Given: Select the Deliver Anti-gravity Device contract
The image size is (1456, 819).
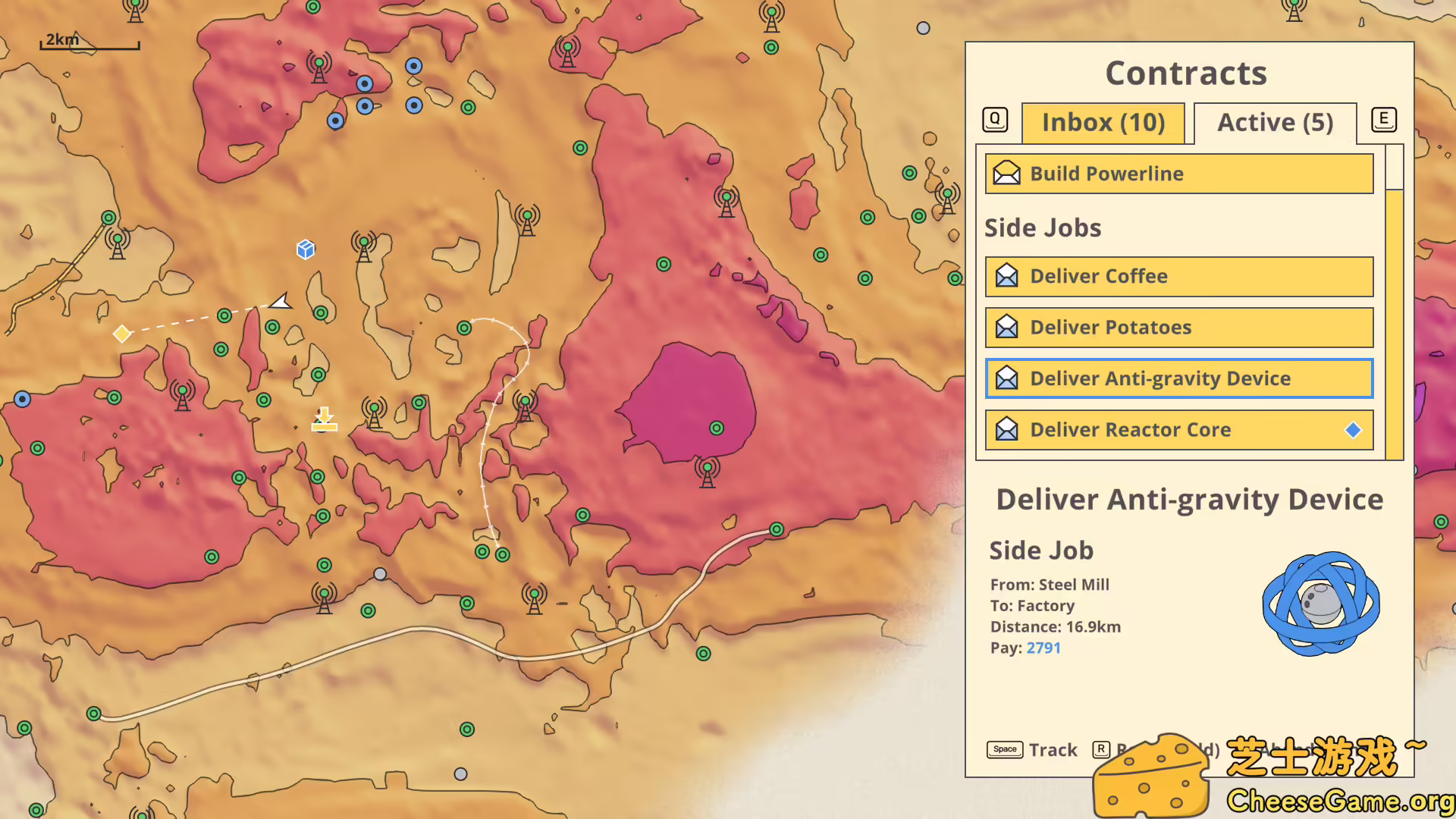Looking at the screenshot, I should click(x=1178, y=378).
